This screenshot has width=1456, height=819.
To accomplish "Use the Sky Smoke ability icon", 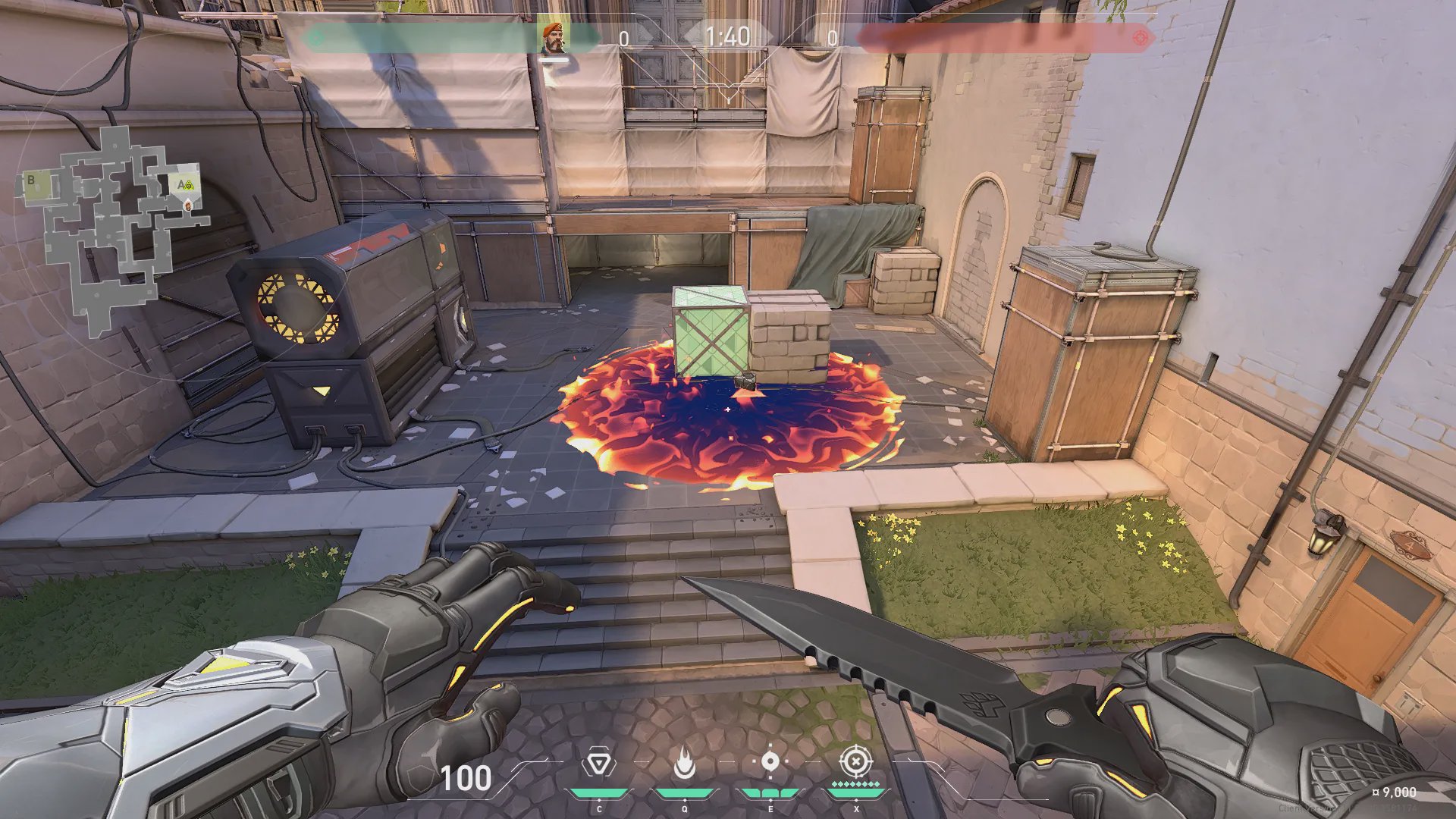I will (770, 761).
